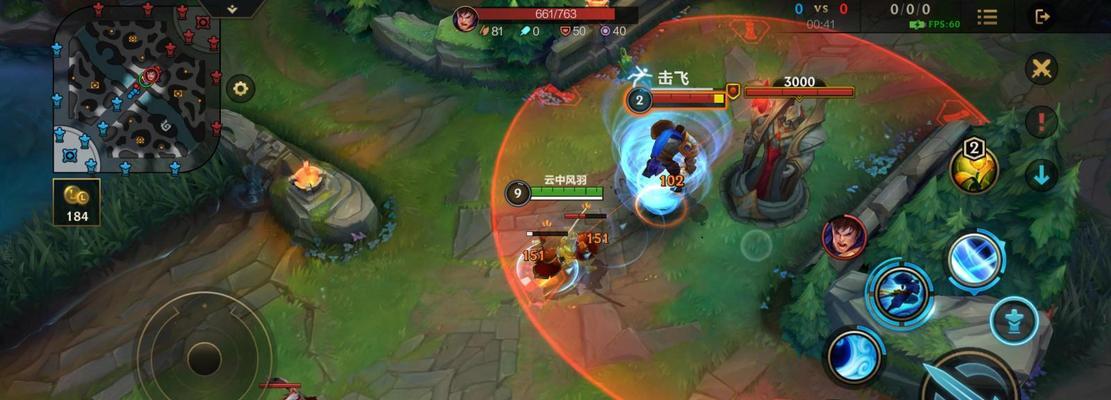This screenshot has width=1111, height=400.
Task: Trigger the blue whirlwind ability
Action: click(854, 357)
